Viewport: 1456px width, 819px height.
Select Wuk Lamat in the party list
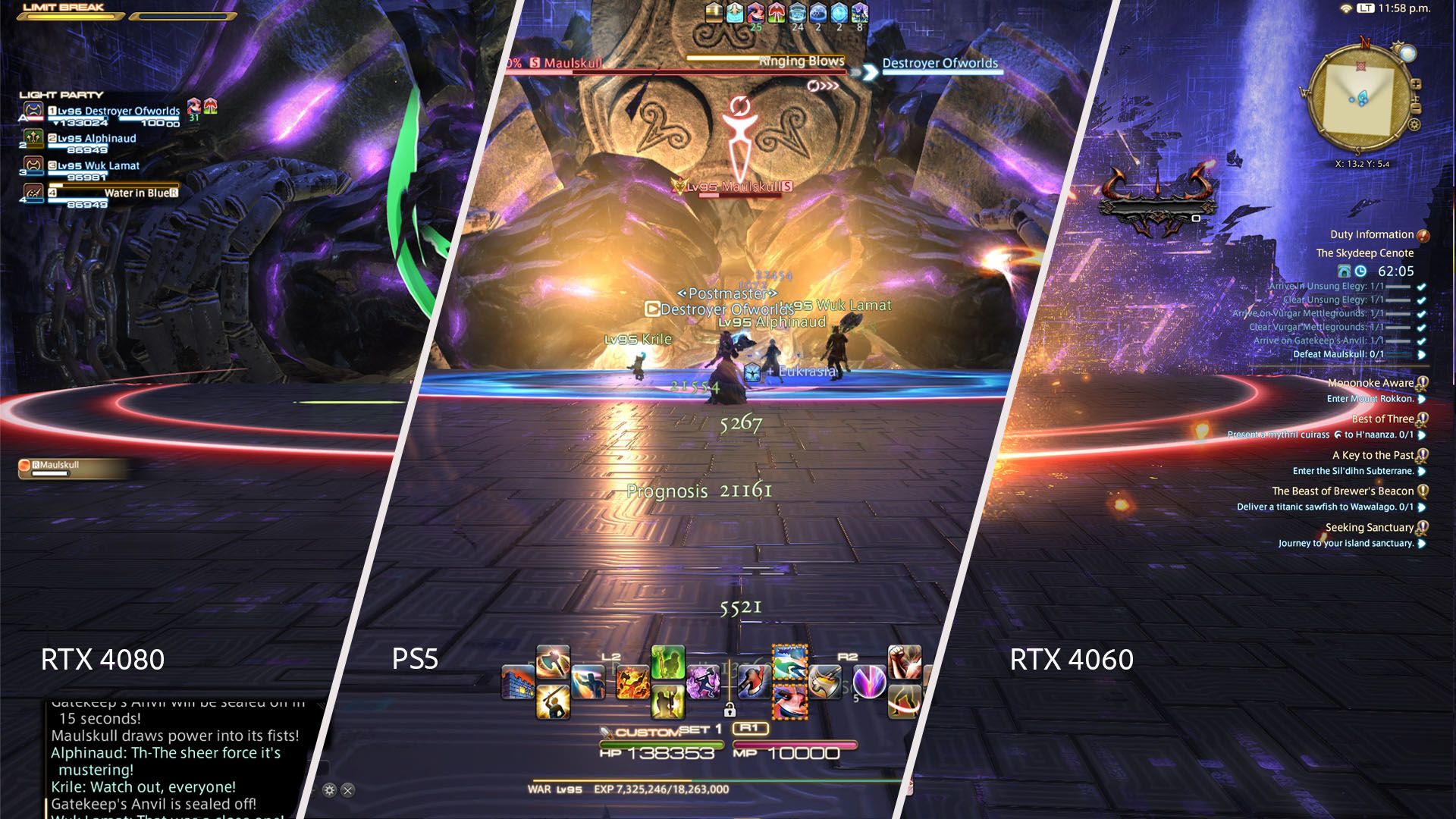point(95,165)
